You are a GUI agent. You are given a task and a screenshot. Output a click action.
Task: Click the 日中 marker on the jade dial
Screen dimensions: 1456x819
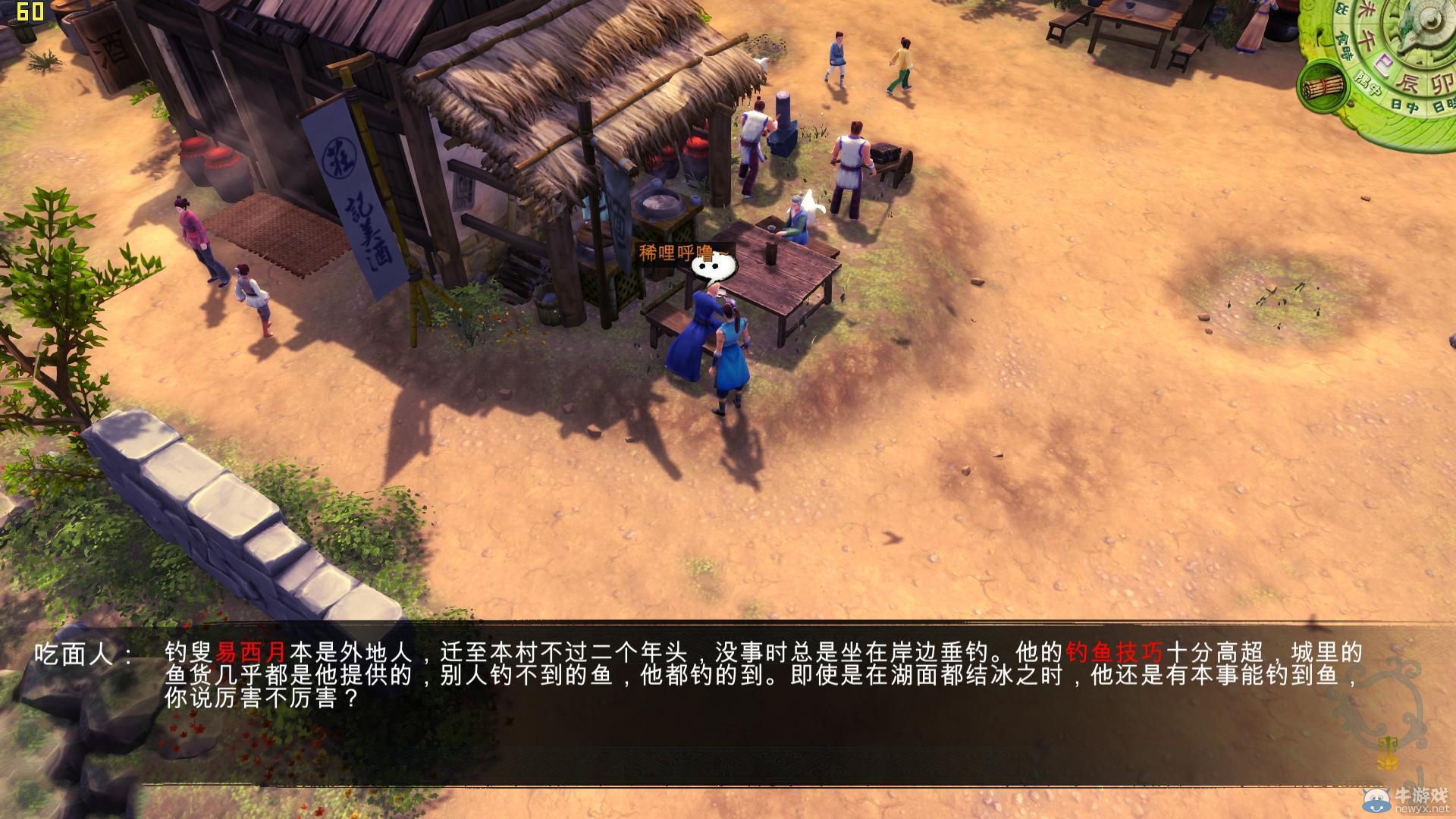[x=1404, y=105]
